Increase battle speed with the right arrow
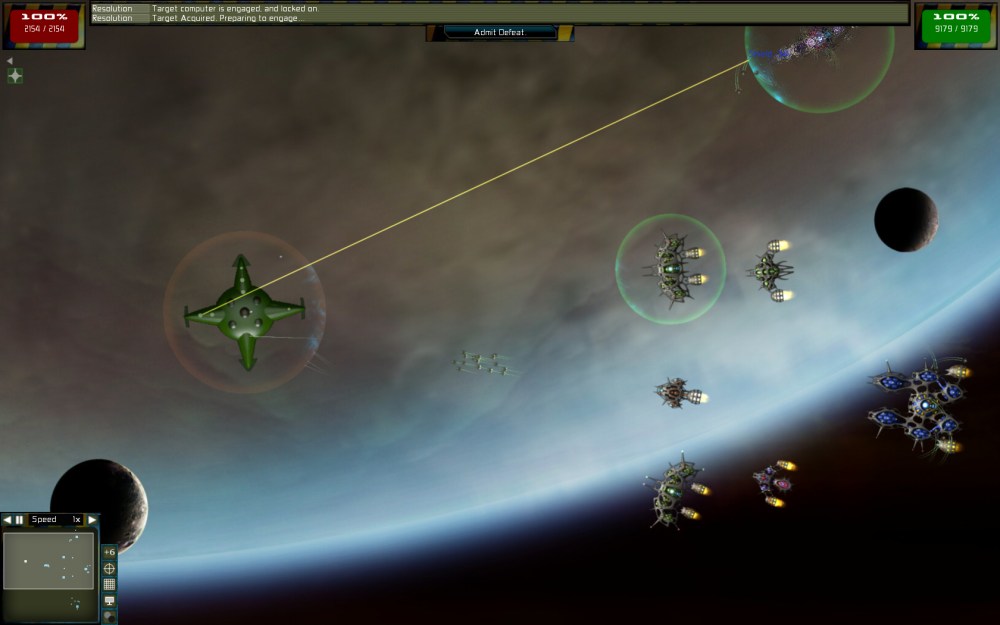Screen dimensions: 1000x625 pos(92,519)
